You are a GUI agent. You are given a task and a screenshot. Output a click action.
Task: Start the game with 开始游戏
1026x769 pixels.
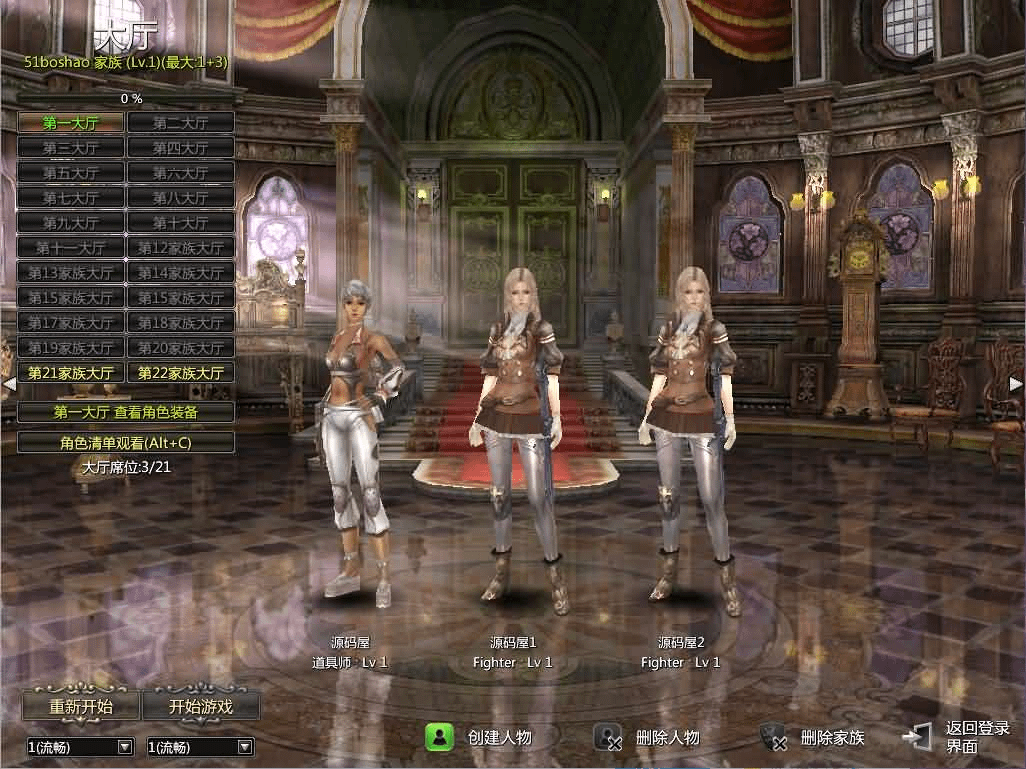pos(201,706)
